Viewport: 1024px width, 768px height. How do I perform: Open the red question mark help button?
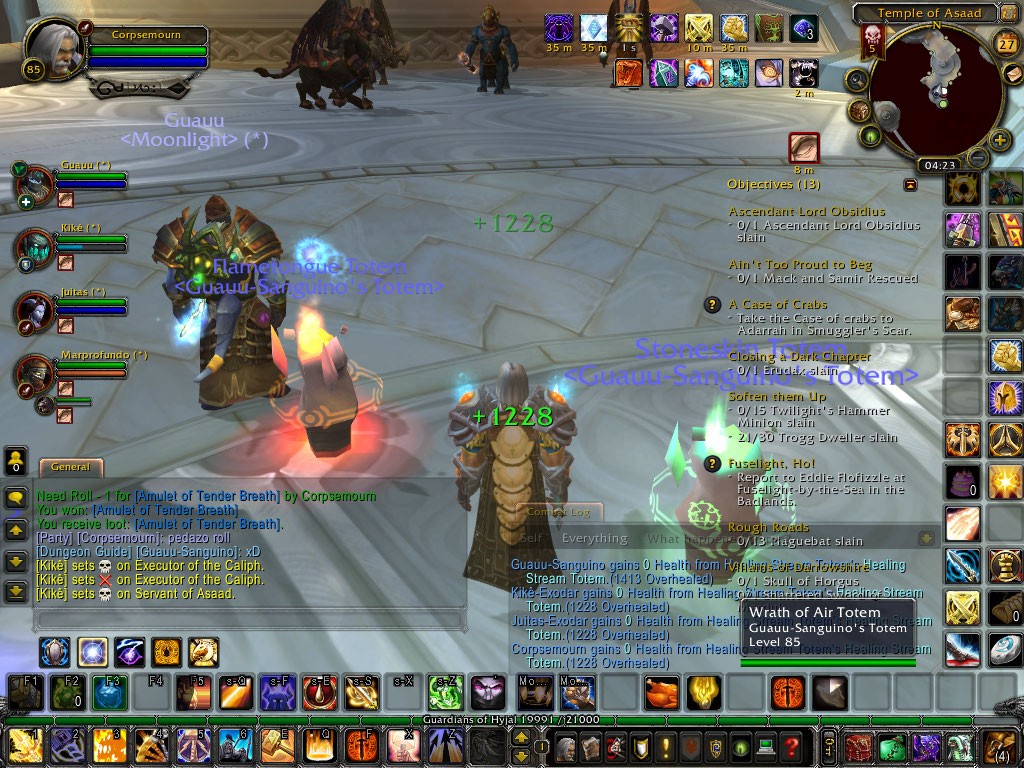pos(791,746)
